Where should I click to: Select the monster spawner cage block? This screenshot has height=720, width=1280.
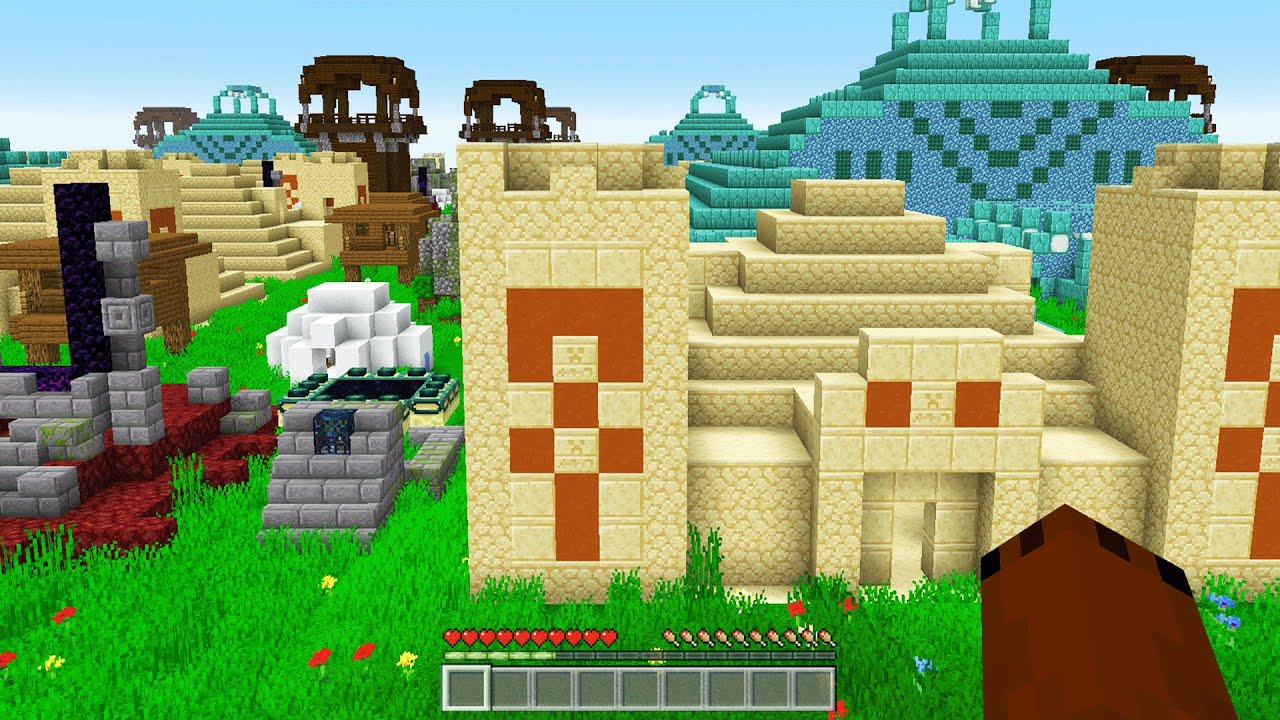tap(334, 432)
